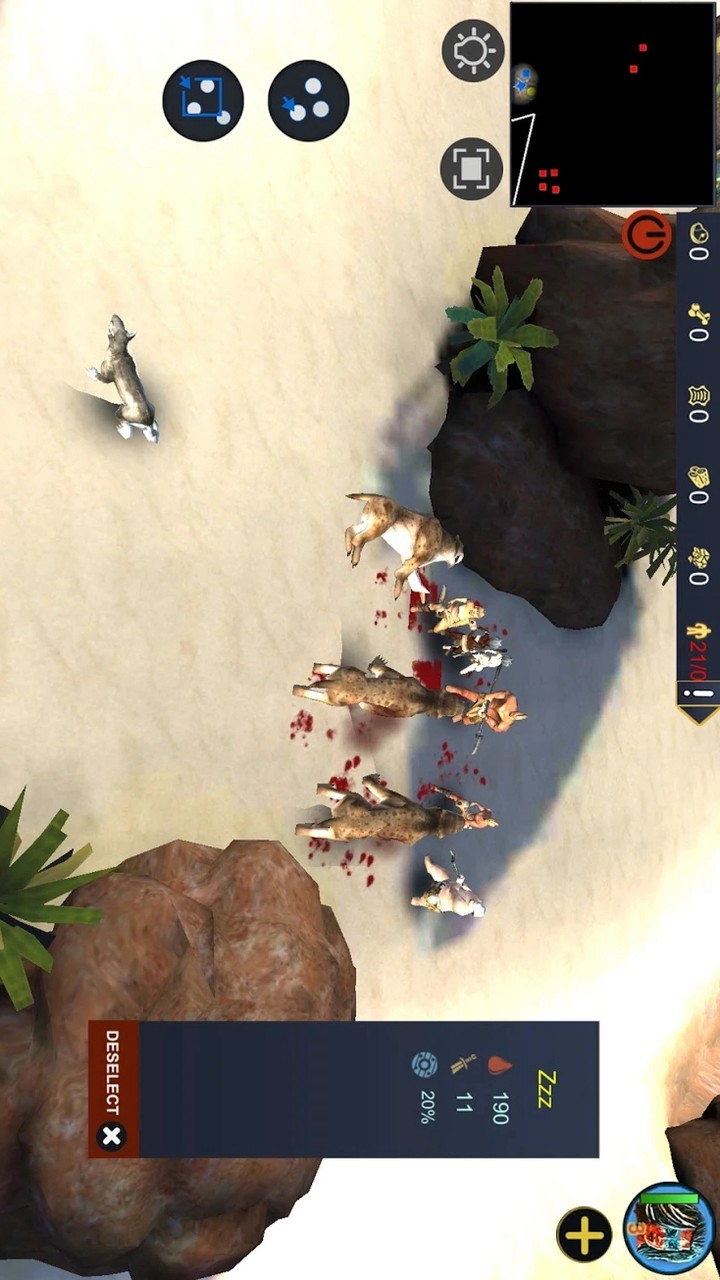This screenshot has width=720, height=1280.
Task: Open the minimap
Action: [x=613, y=104]
